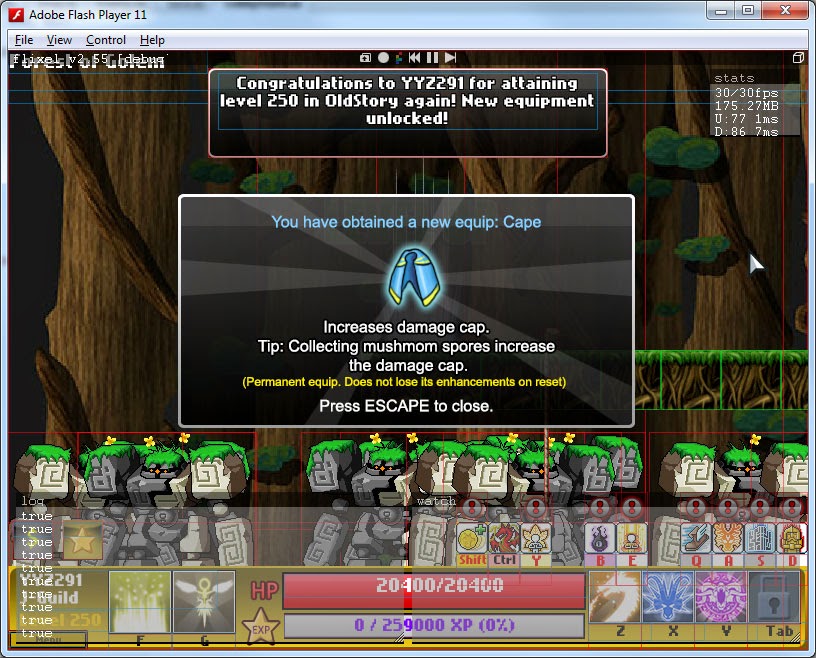816x658 pixels.
Task: Pause the Flixel debugger playback
Action: tap(432, 58)
